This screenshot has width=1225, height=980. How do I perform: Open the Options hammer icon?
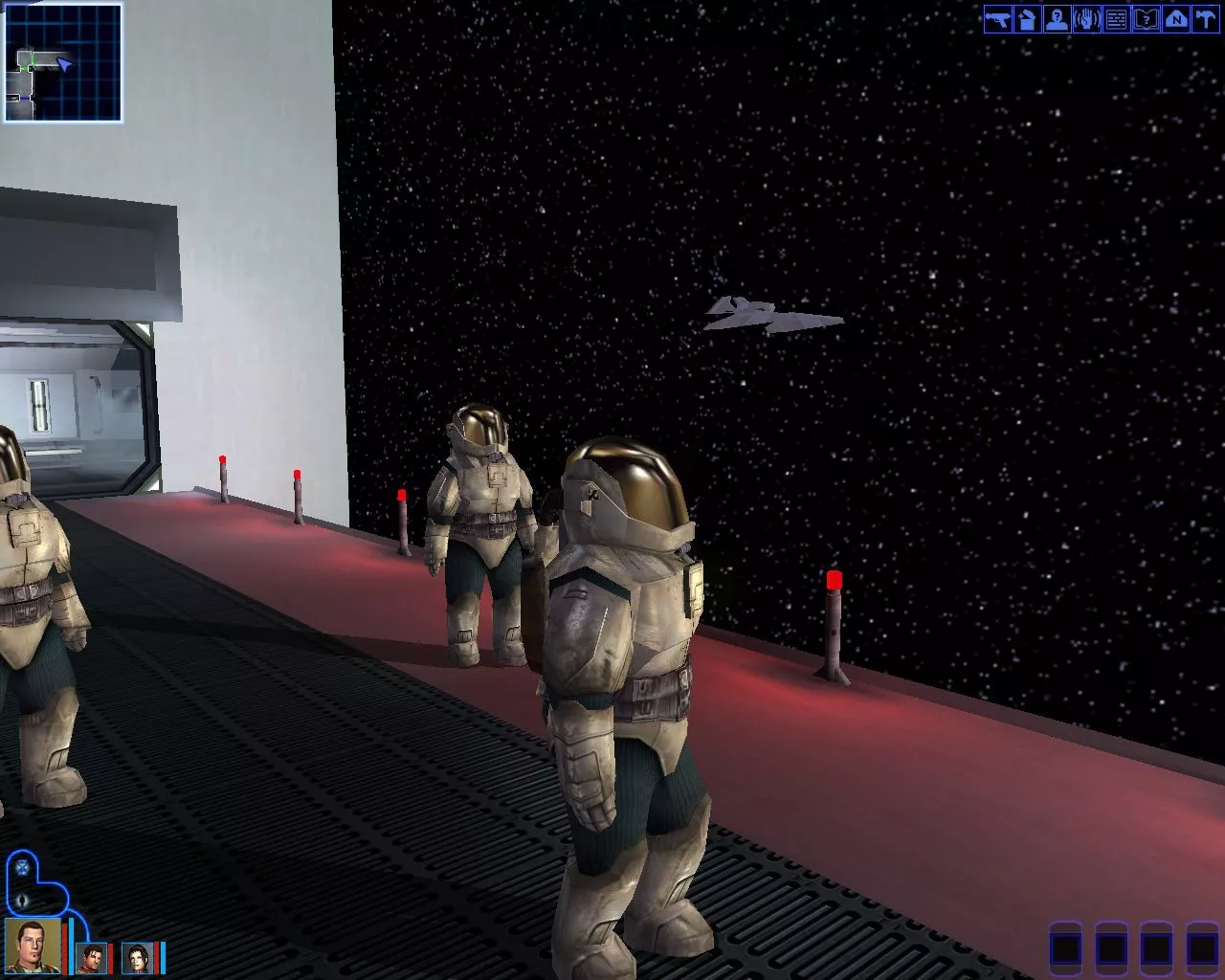1205,19
